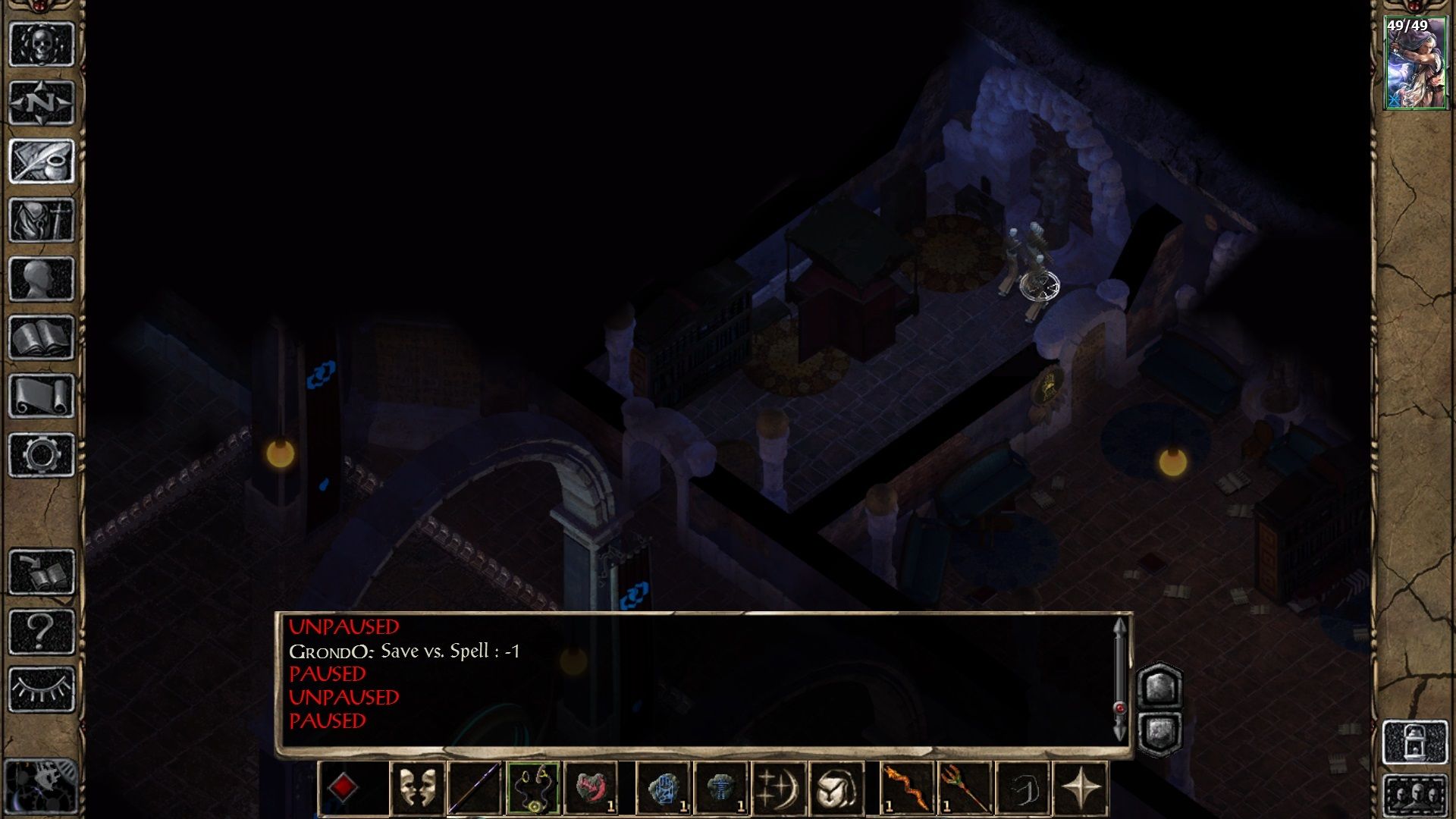Select all party members

click(x=1415, y=795)
